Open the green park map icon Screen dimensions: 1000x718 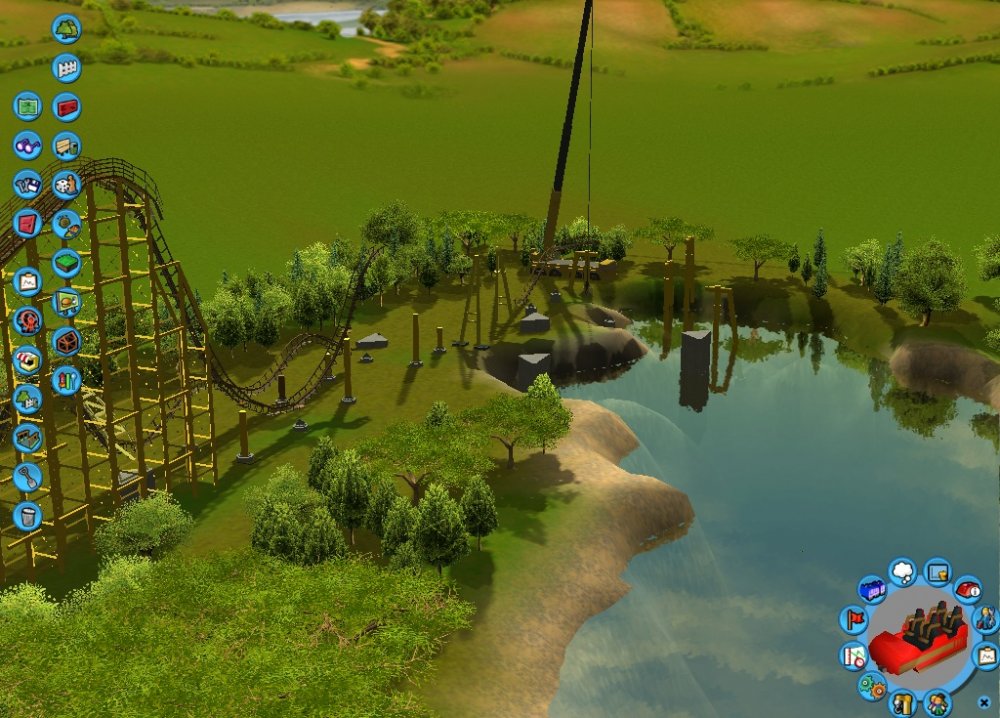27,106
